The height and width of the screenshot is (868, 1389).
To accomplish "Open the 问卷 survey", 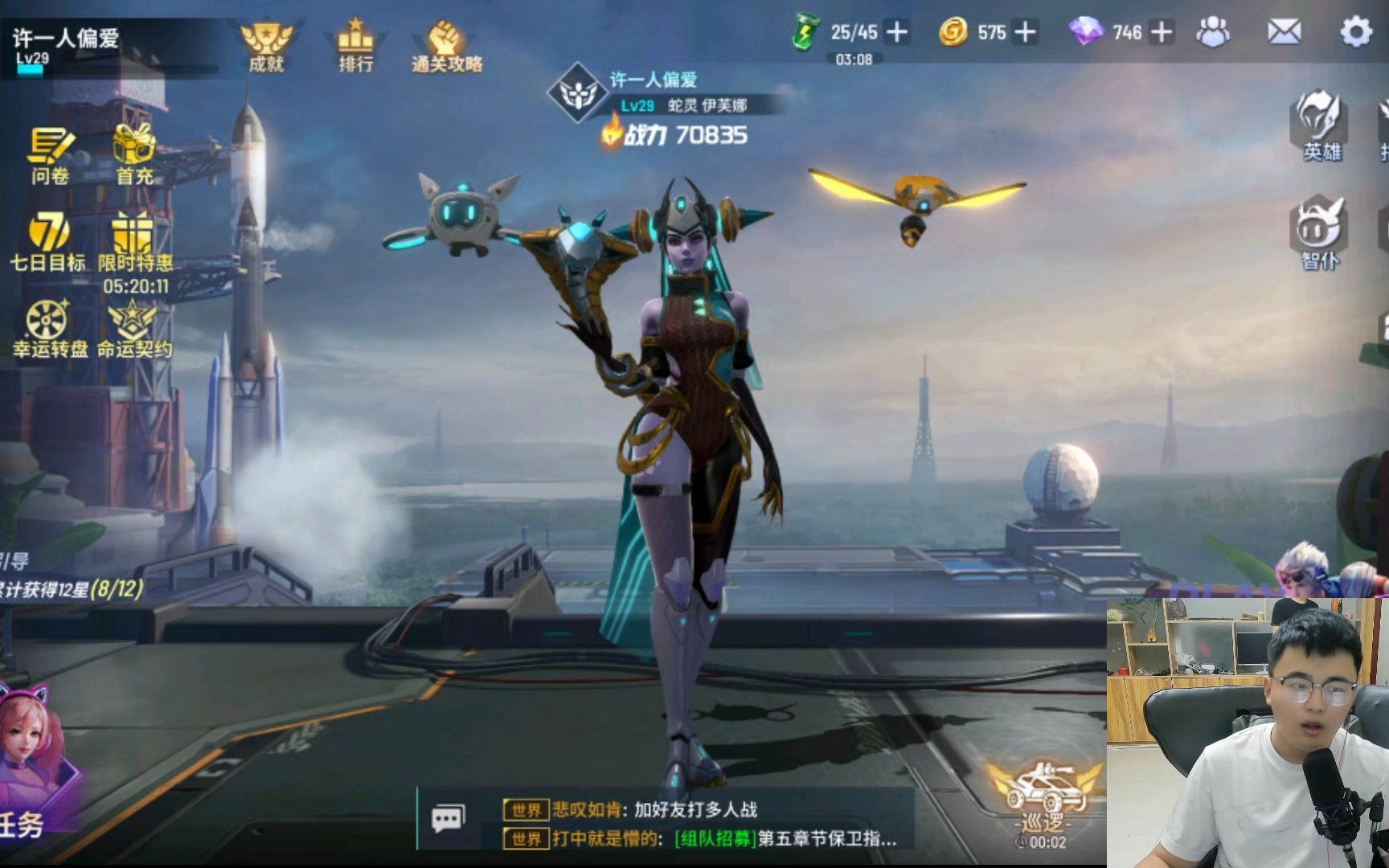I will tap(51, 154).
